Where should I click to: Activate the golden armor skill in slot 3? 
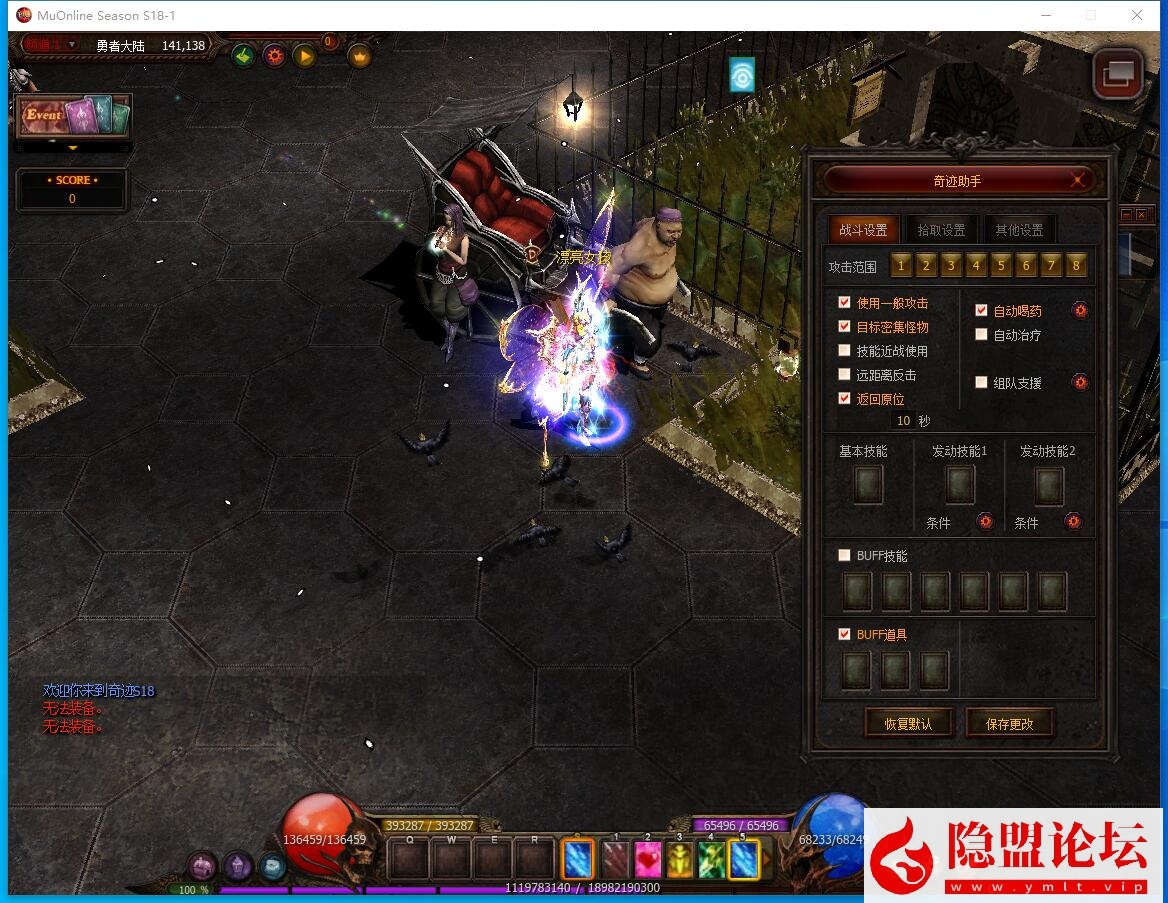[680, 859]
